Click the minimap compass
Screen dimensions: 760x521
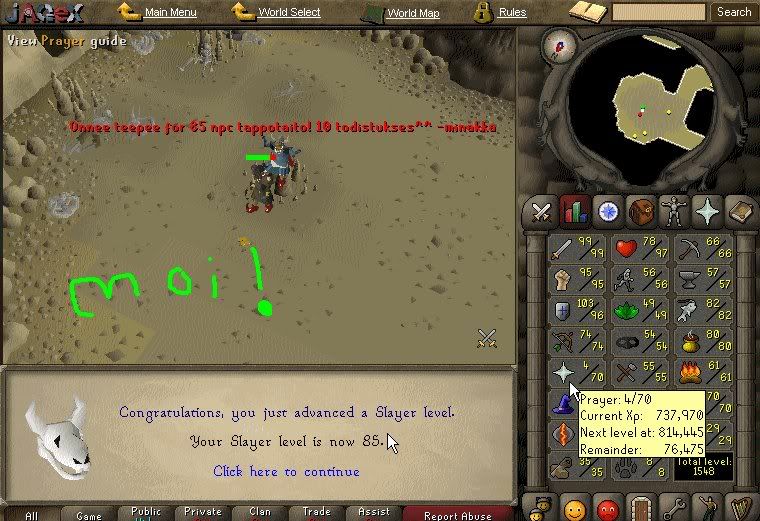click(x=557, y=45)
